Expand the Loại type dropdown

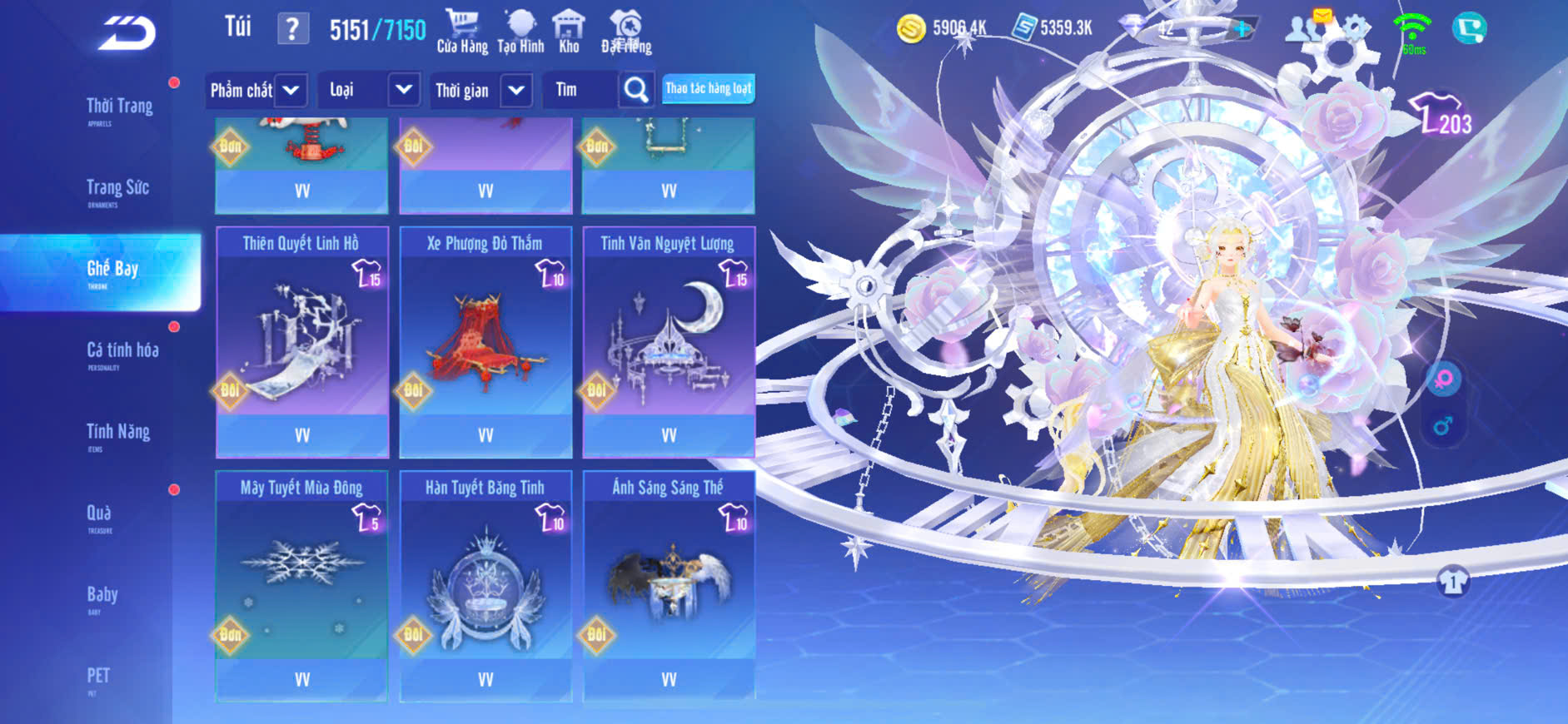click(x=404, y=90)
